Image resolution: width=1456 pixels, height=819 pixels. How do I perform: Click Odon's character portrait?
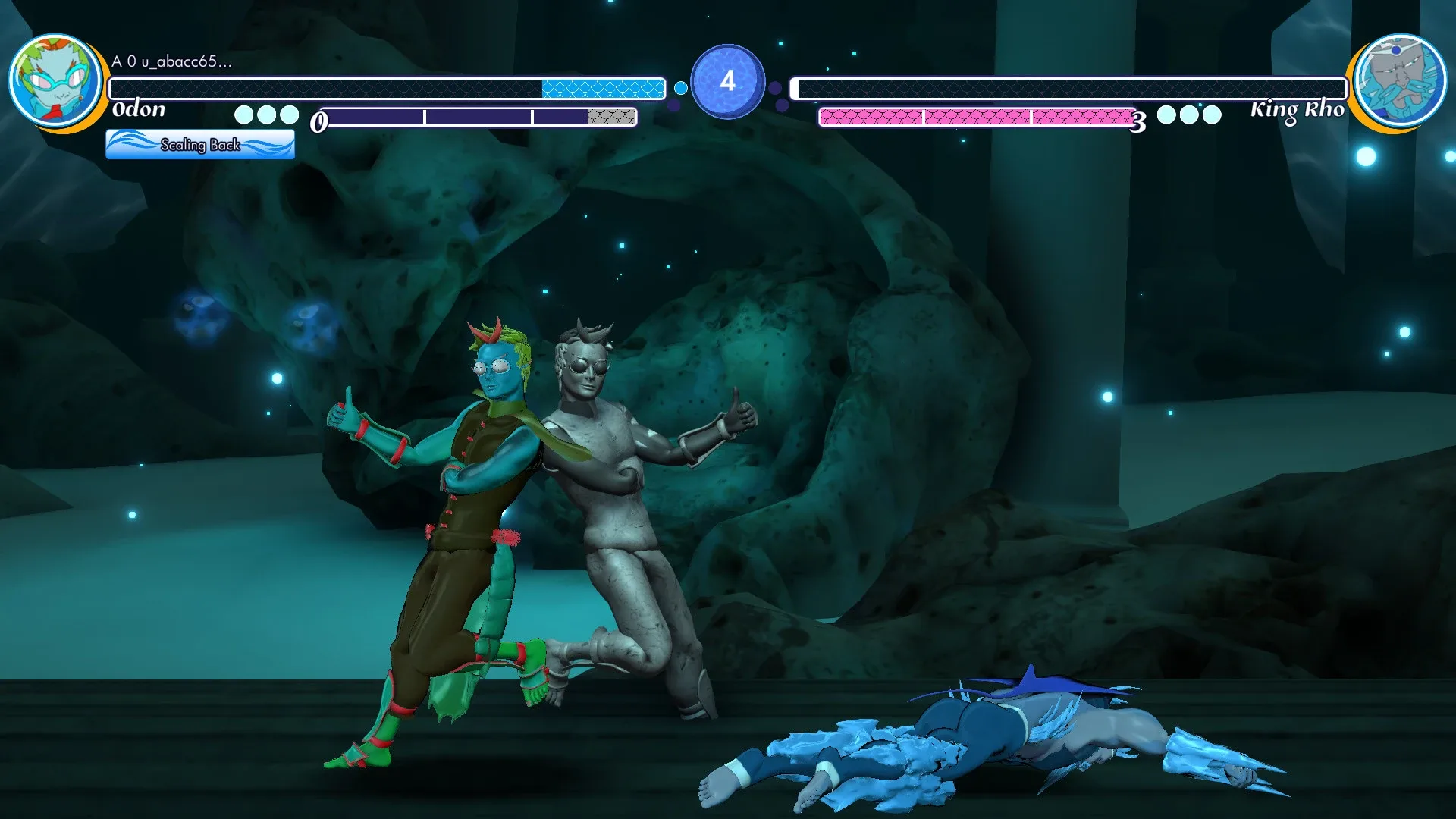pyautogui.click(x=55, y=80)
